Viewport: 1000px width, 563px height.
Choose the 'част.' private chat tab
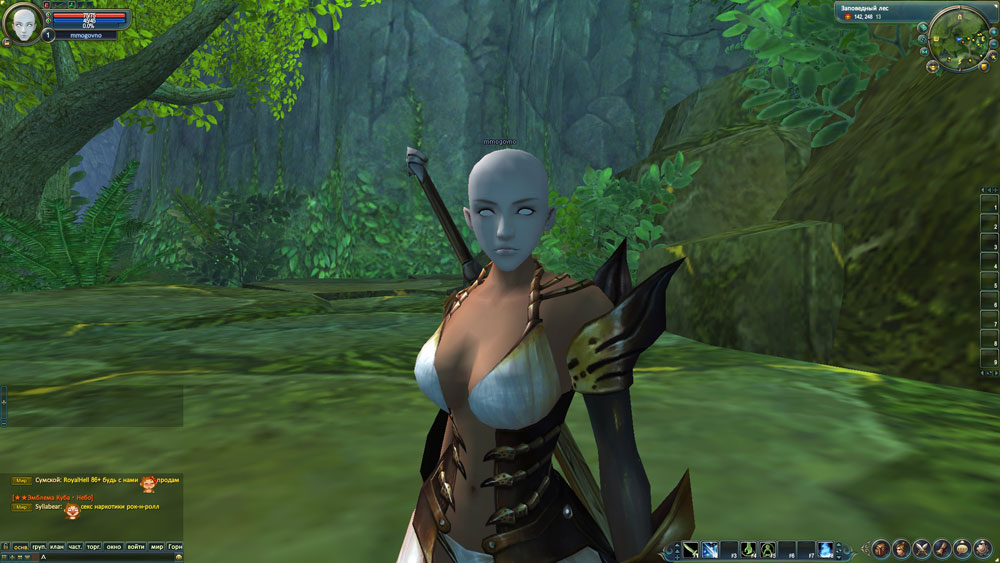coord(75,547)
